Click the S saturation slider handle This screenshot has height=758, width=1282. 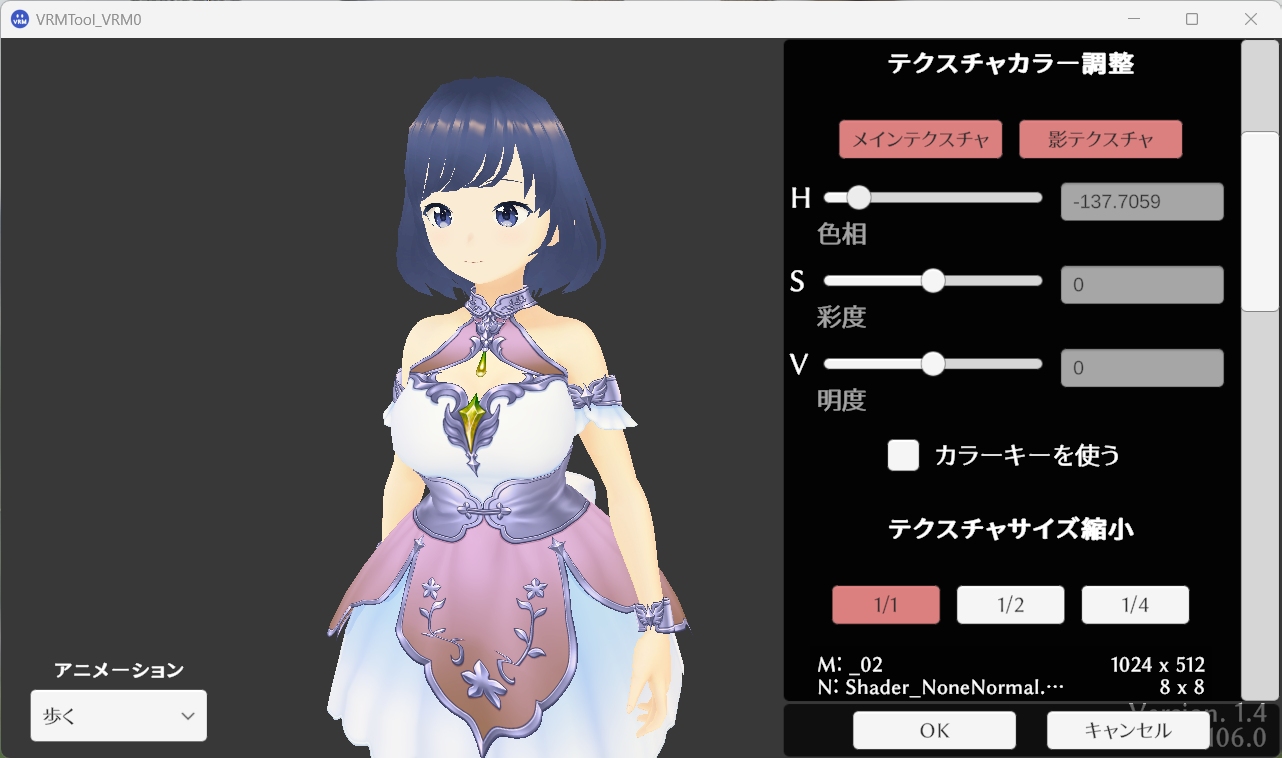(x=933, y=281)
